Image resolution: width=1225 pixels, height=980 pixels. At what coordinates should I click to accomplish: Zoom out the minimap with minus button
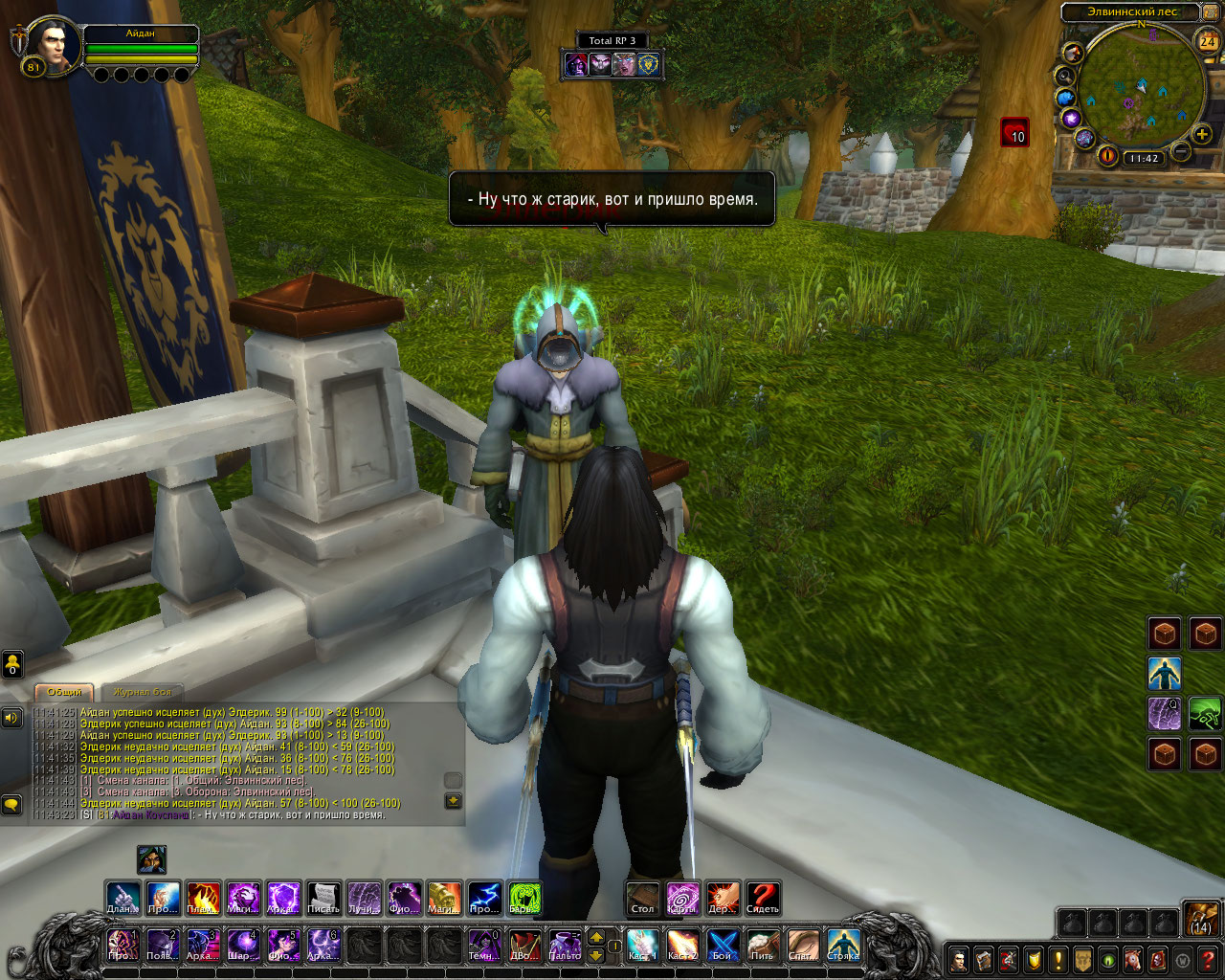(1181, 151)
